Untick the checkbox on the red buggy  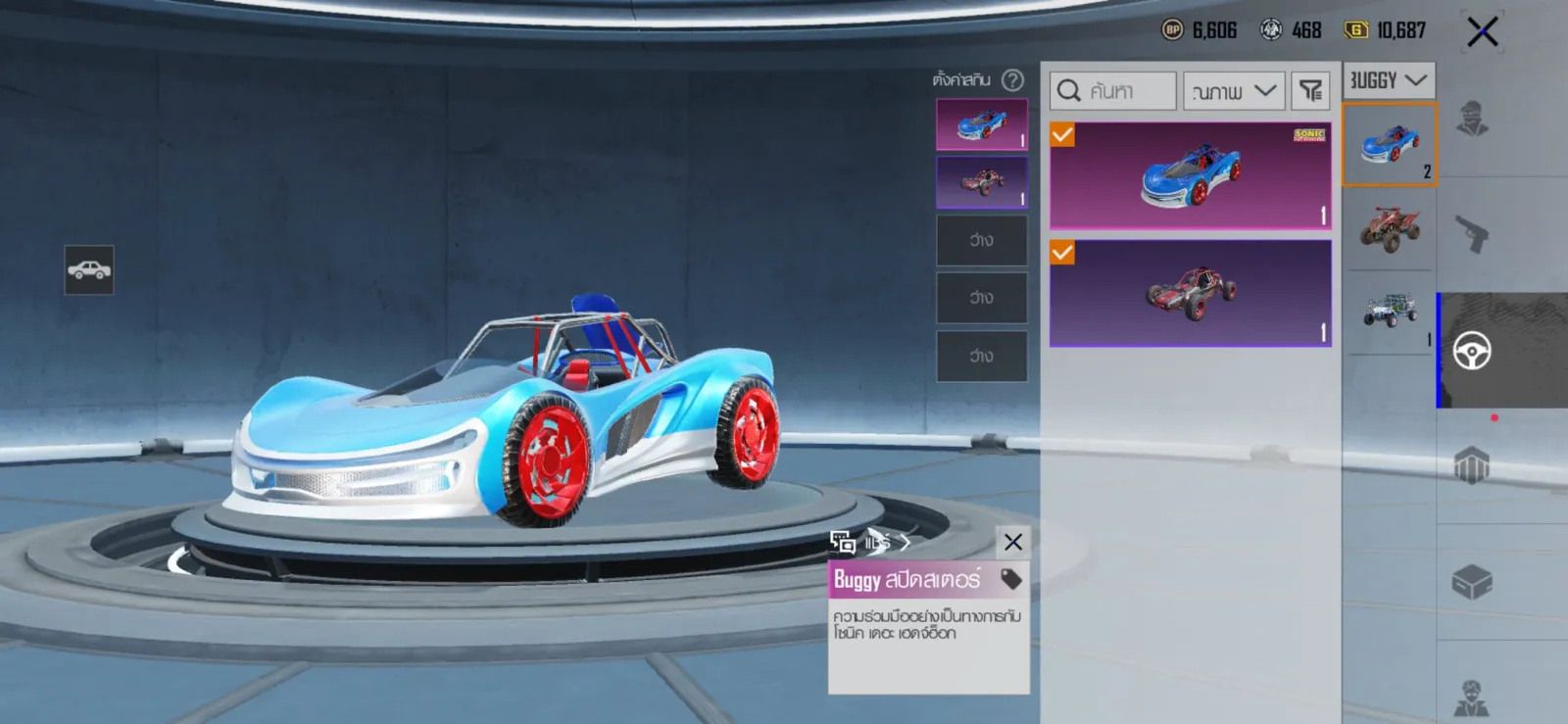pos(1062,253)
